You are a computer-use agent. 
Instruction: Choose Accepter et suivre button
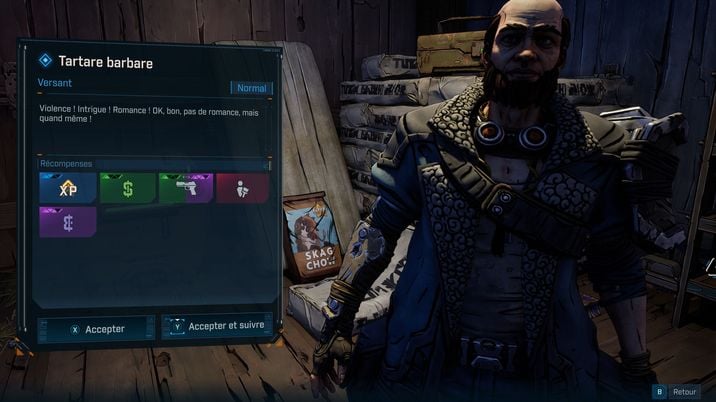point(216,326)
